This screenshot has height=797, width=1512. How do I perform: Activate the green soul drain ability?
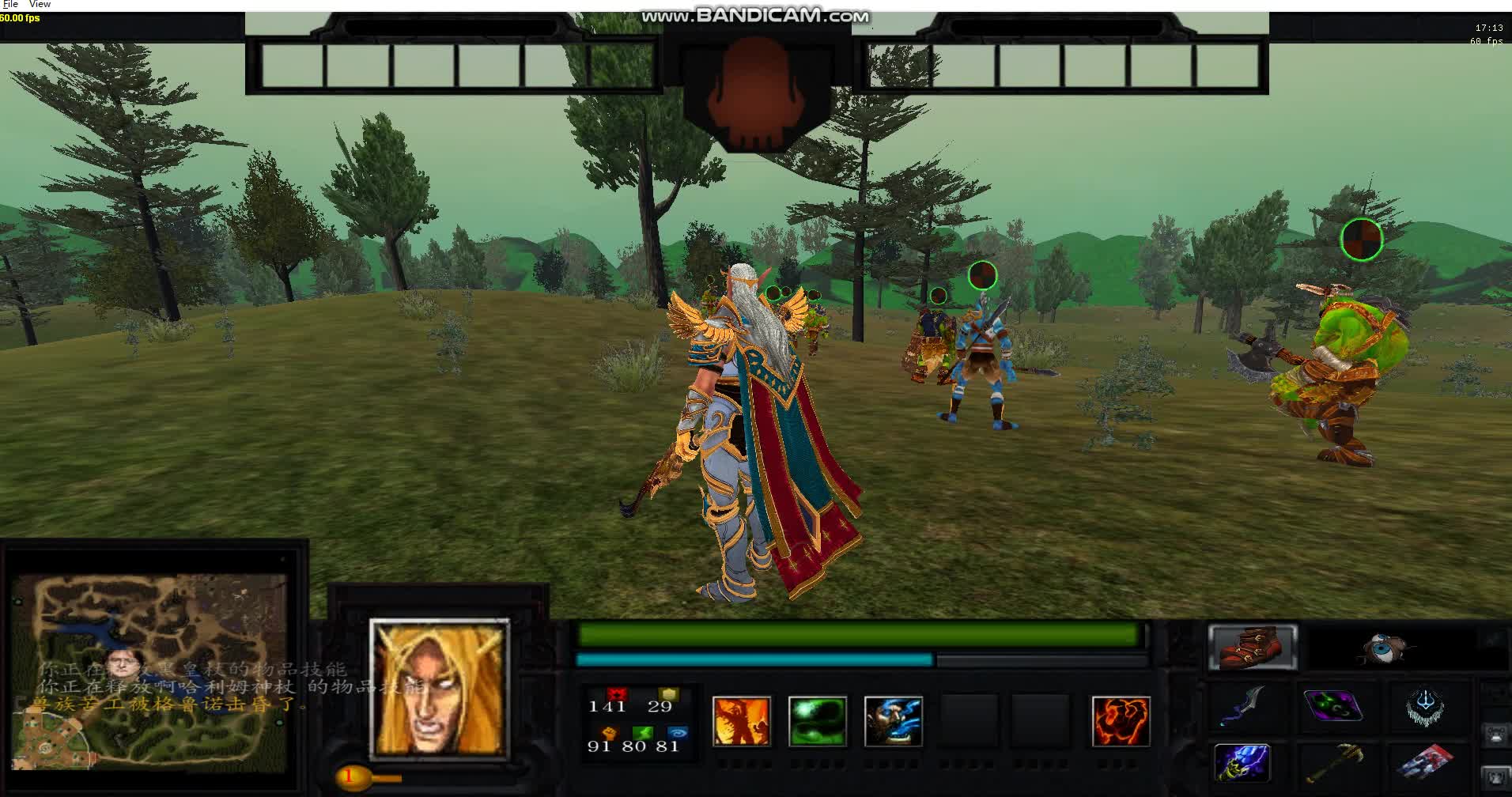pyautogui.click(x=817, y=720)
